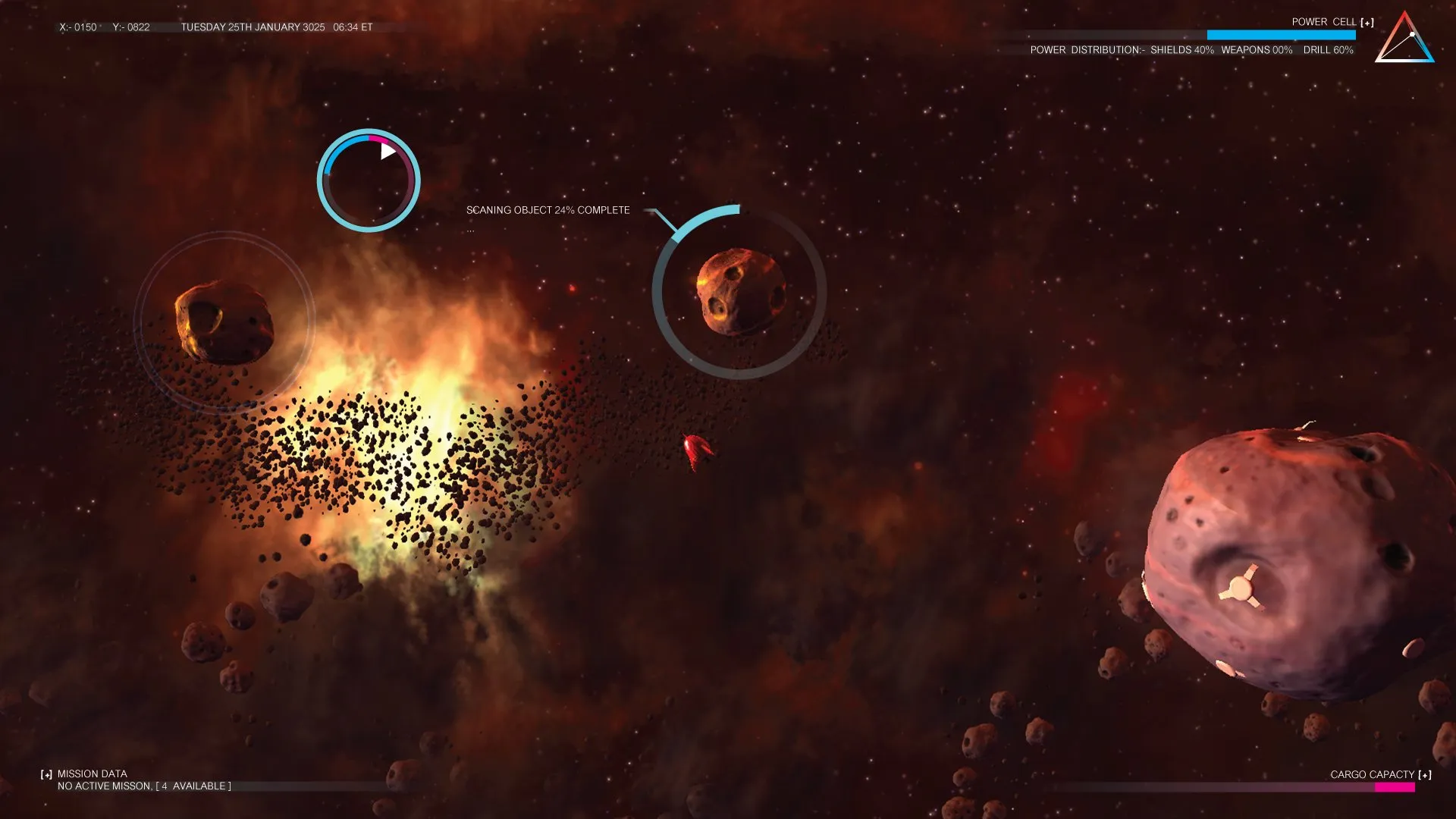1456x819 pixels.
Task: Expand the Power Cell panel
Action: [x=1367, y=23]
